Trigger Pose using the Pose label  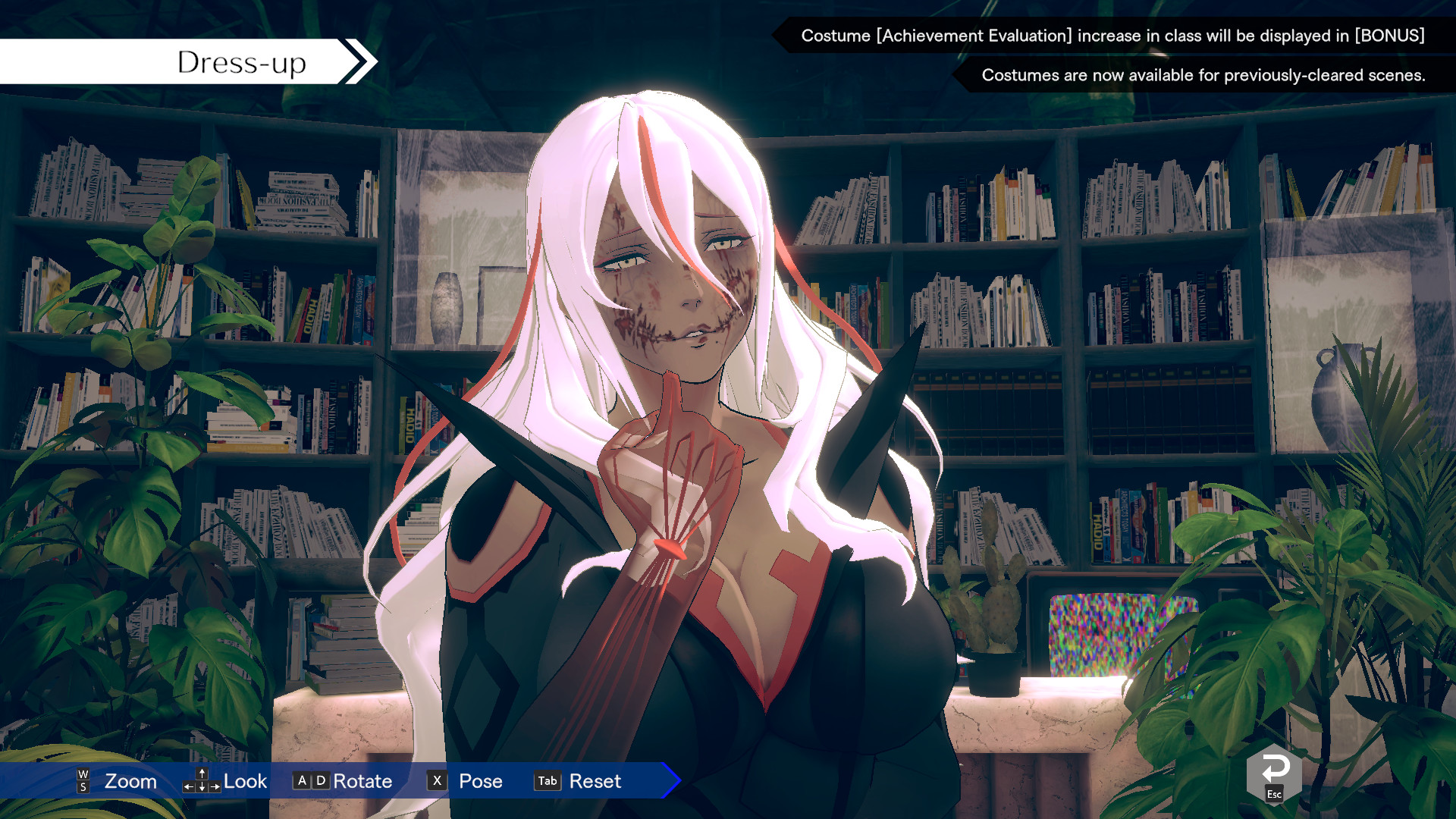point(480,781)
